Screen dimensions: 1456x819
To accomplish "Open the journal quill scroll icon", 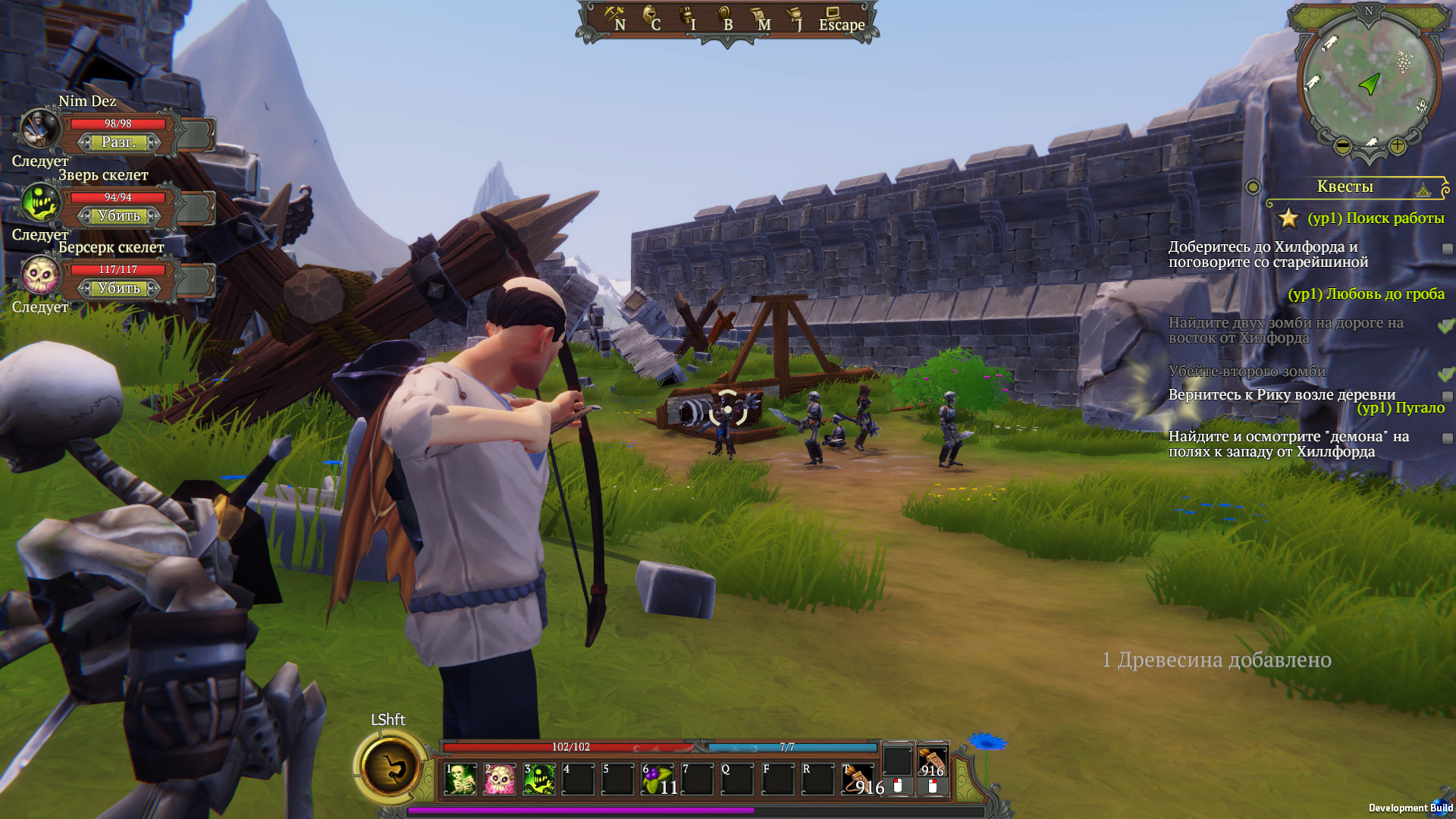I will (x=795, y=18).
